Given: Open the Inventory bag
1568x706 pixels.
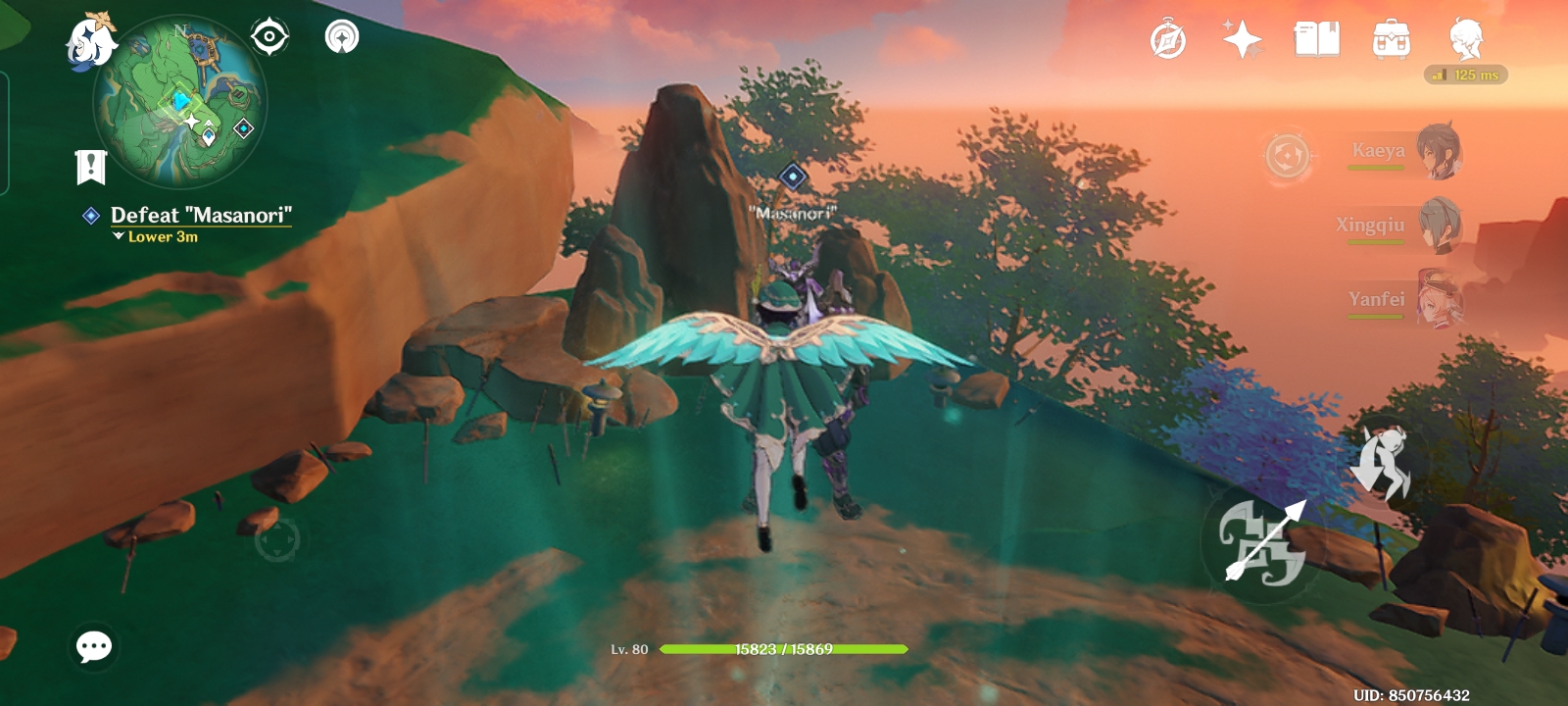Looking at the screenshot, I should click(x=1391, y=39).
